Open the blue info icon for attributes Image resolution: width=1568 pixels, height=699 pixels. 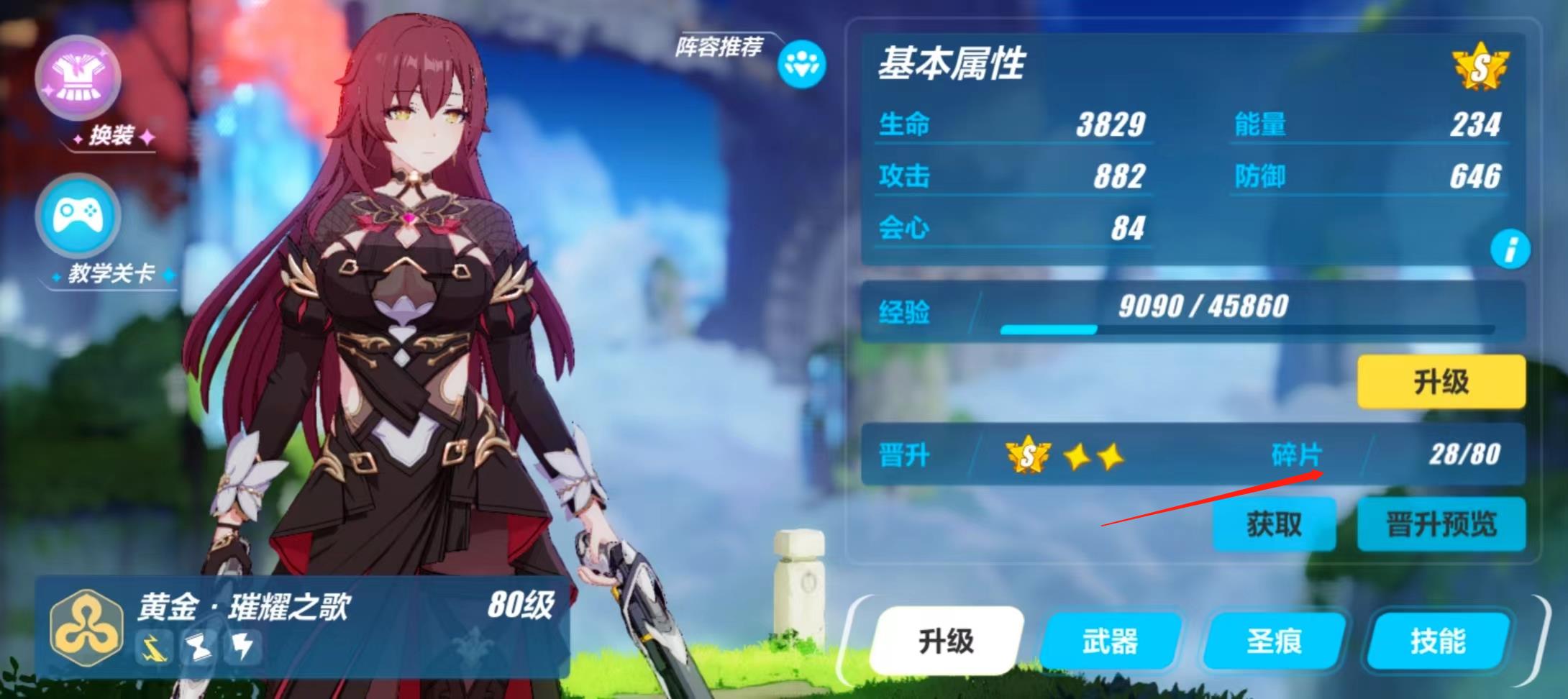coord(1510,250)
